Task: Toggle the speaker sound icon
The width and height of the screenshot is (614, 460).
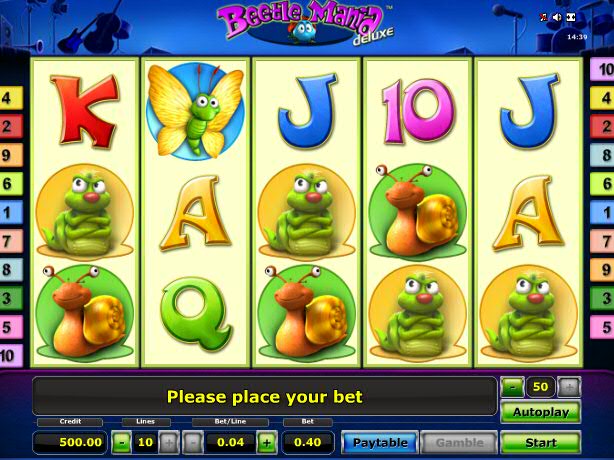Action: (x=557, y=17)
